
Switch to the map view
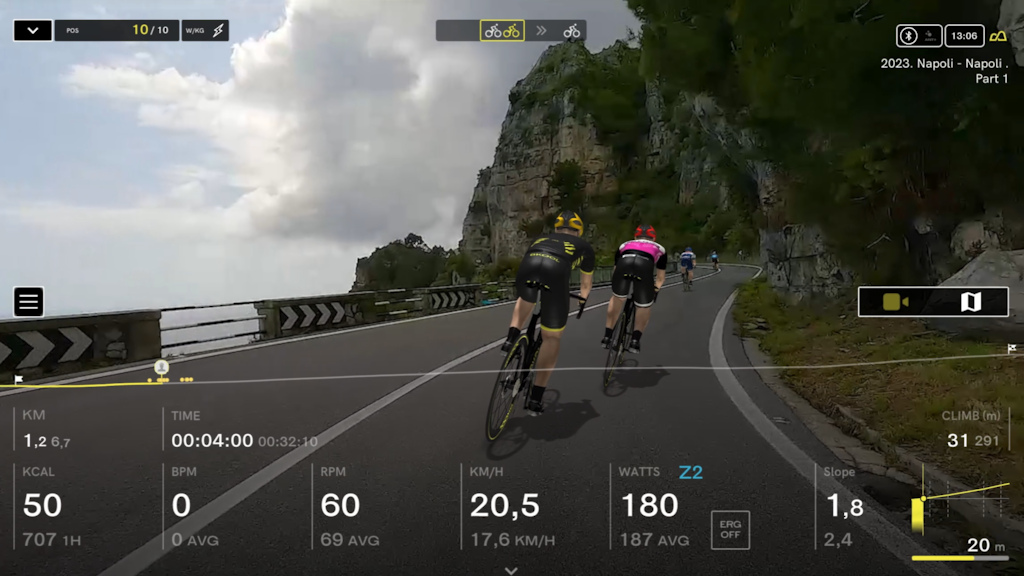(970, 302)
